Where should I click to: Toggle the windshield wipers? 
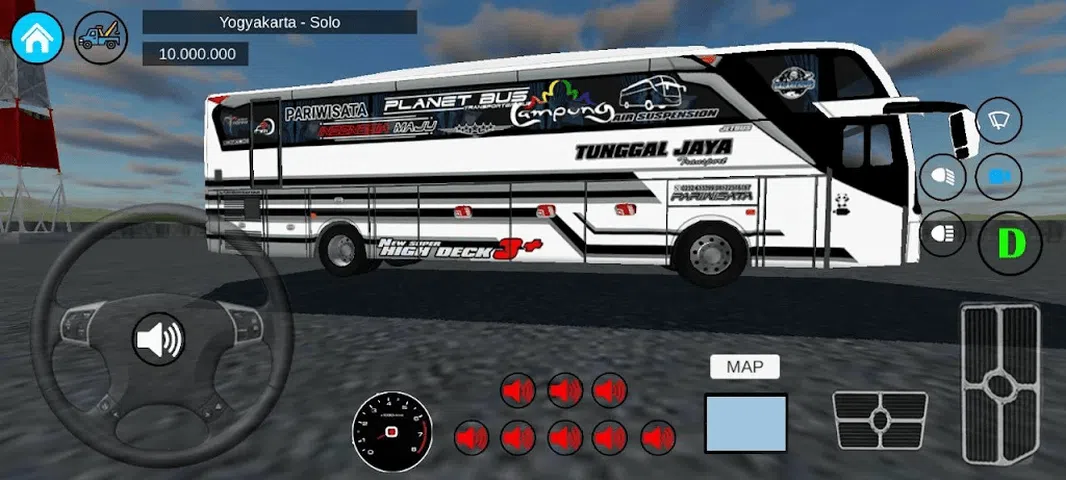click(x=998, y=122)
